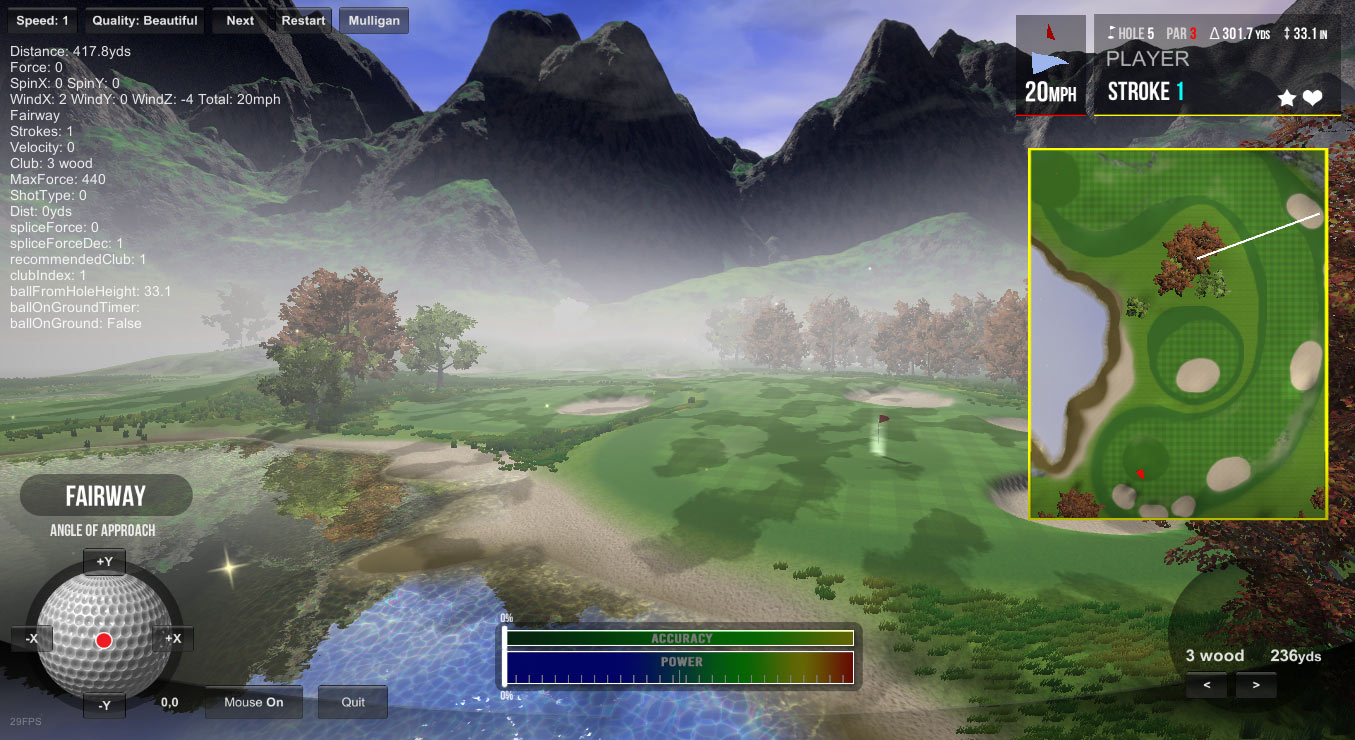Click the -Y spin button
This screenshot has height=740, width=1355.
tap(104, 705)
